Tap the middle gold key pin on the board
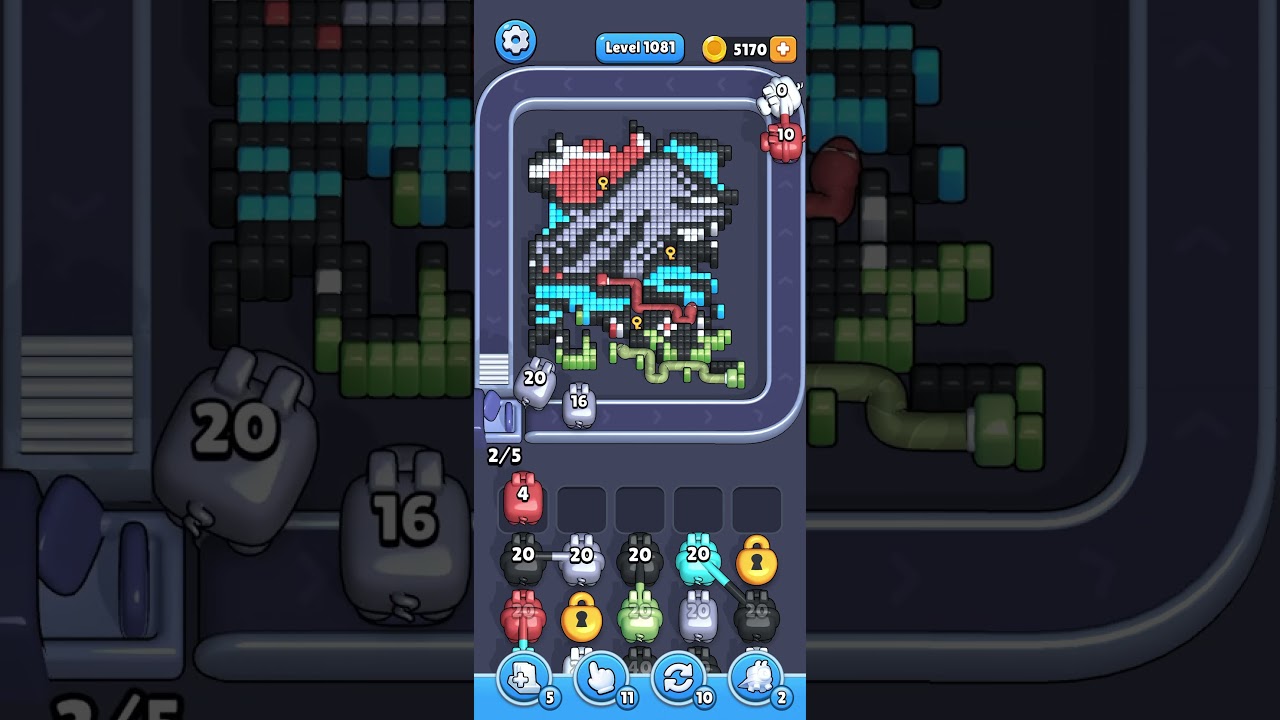The image size is (1280, 720). [668, 255]
